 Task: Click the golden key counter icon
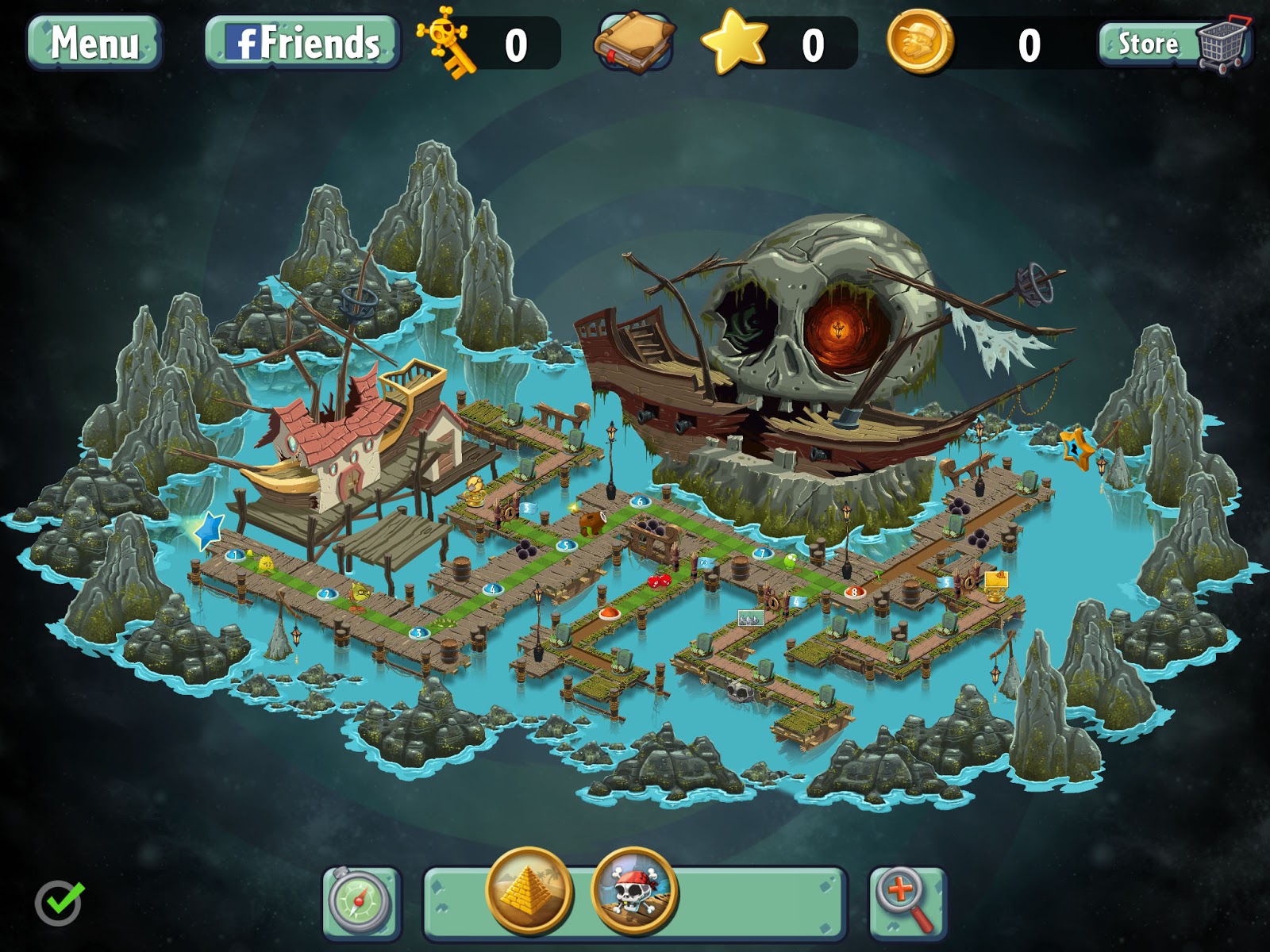click(444, 44)
